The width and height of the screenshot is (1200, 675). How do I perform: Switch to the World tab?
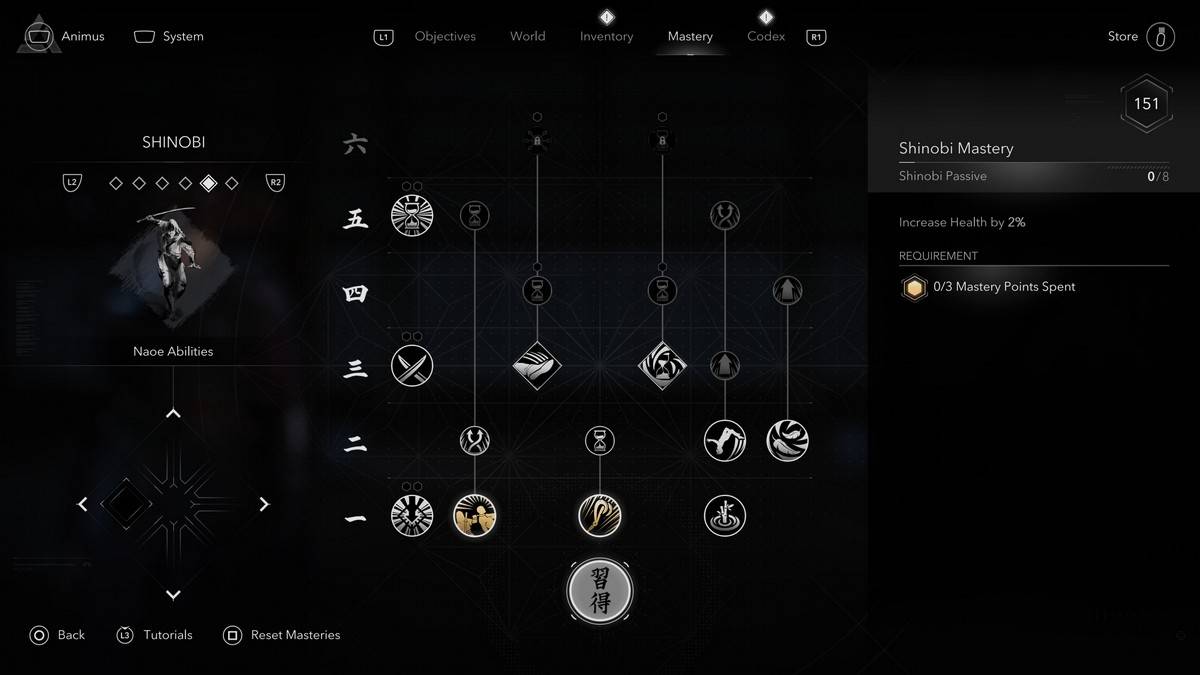pos(527,36)
